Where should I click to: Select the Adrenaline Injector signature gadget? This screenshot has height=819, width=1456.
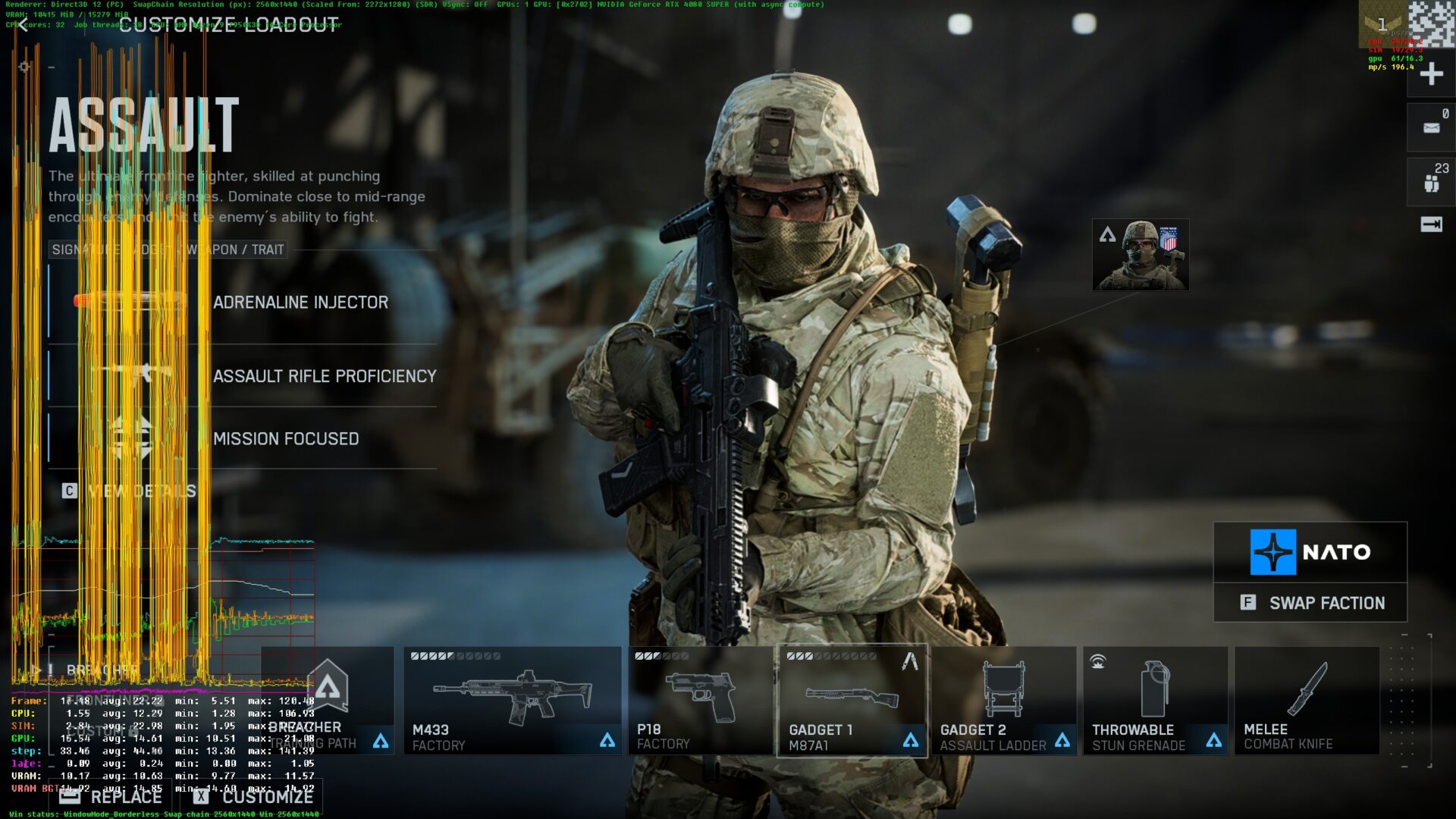point(300,303)
